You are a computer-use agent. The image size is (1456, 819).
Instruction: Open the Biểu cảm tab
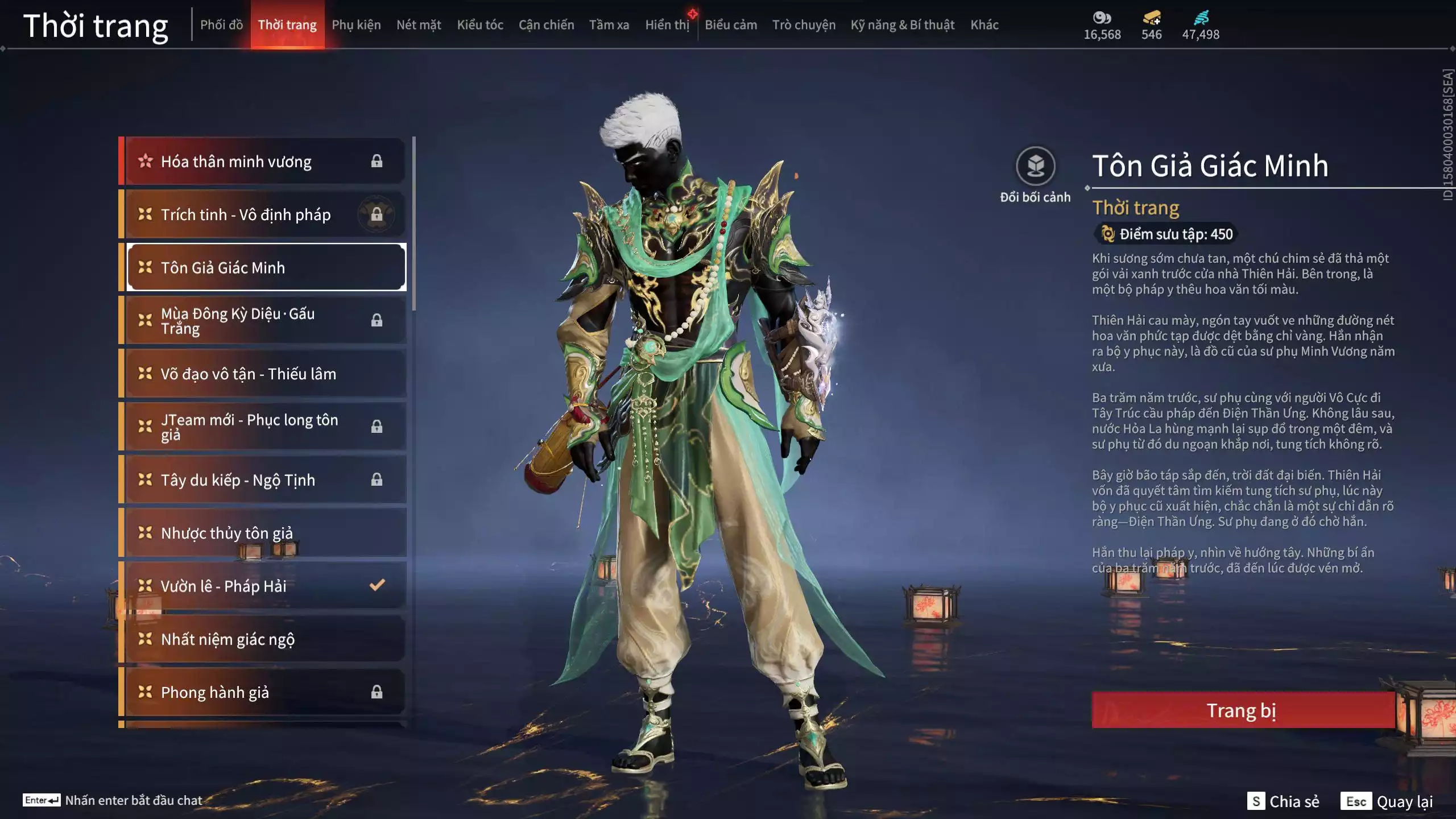[x=731, y=25]
